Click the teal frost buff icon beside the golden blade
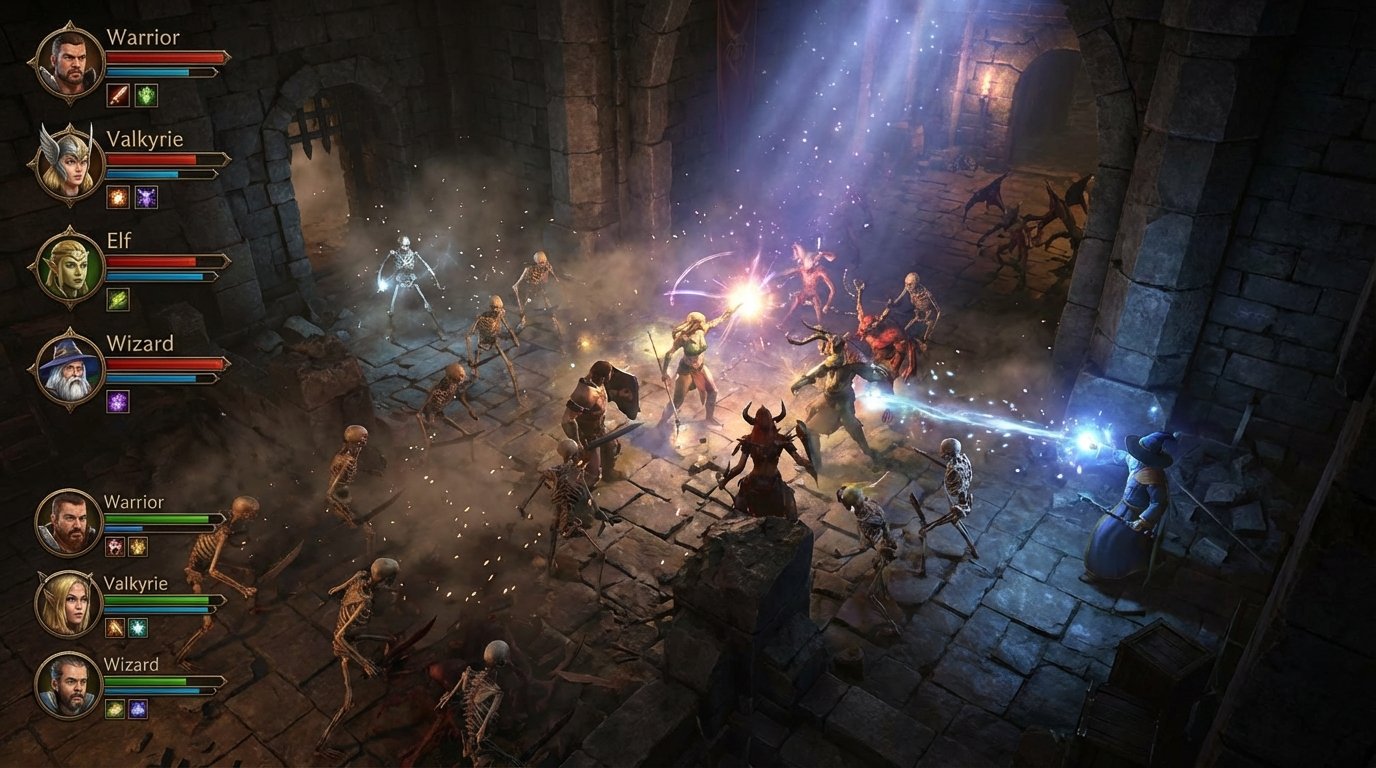 click(x=140, y=628)
